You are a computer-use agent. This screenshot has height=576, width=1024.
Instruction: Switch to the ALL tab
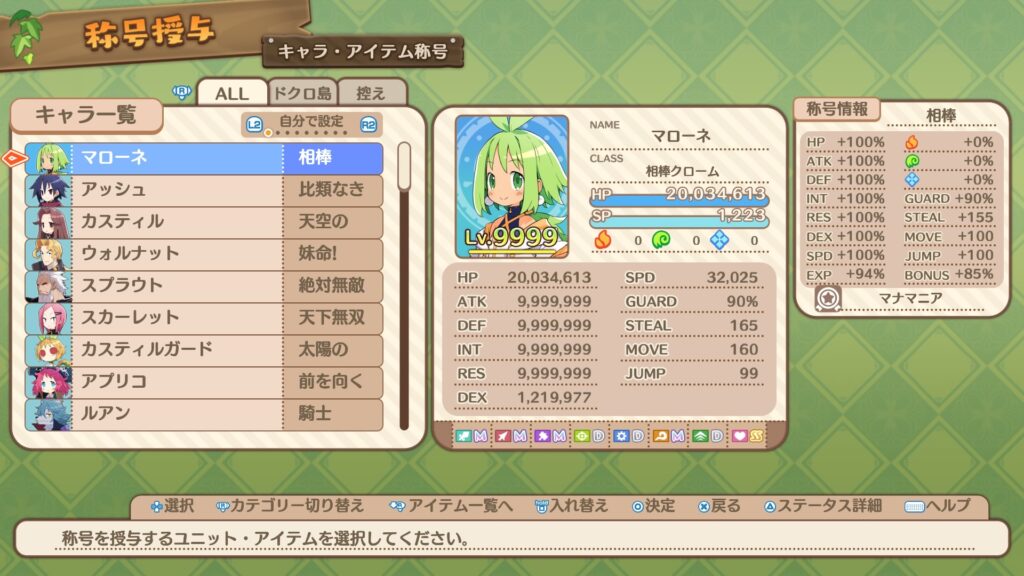click(x=232, y=93)
